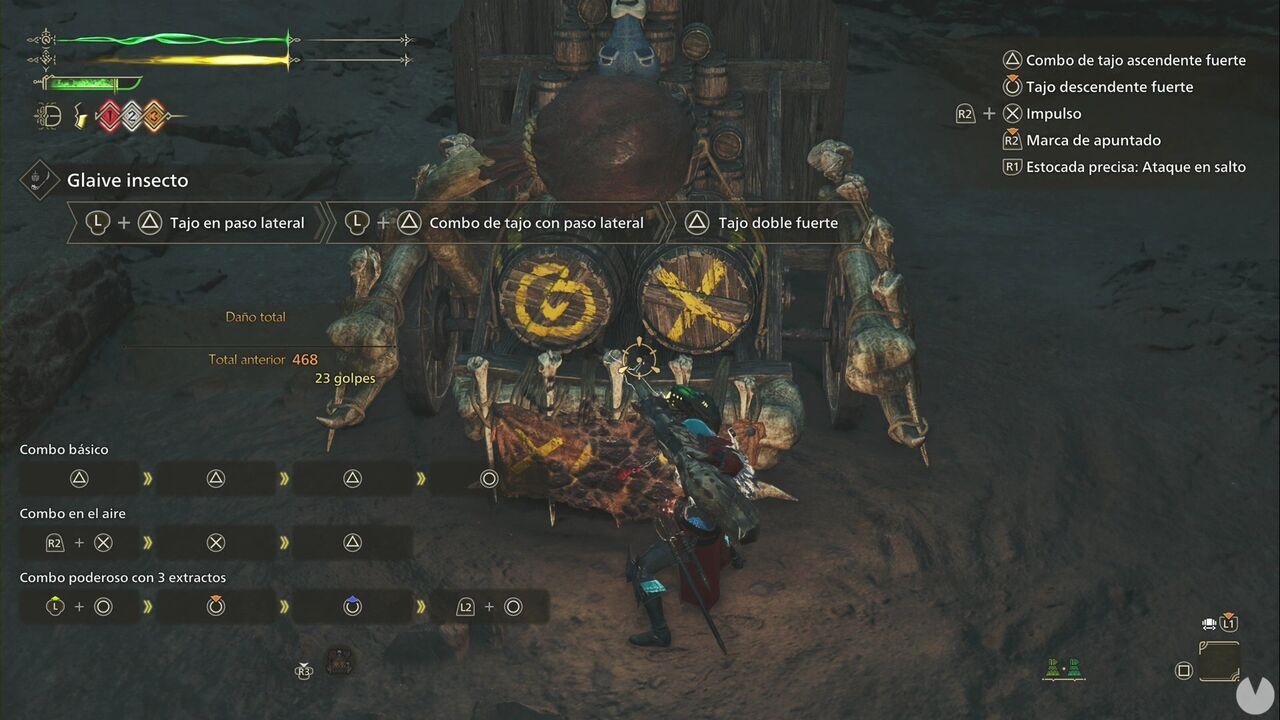This screenshot has width=1280, height=720.
Task: Click the Total anterior 468 damage text
Action: [x=262, y=359]
